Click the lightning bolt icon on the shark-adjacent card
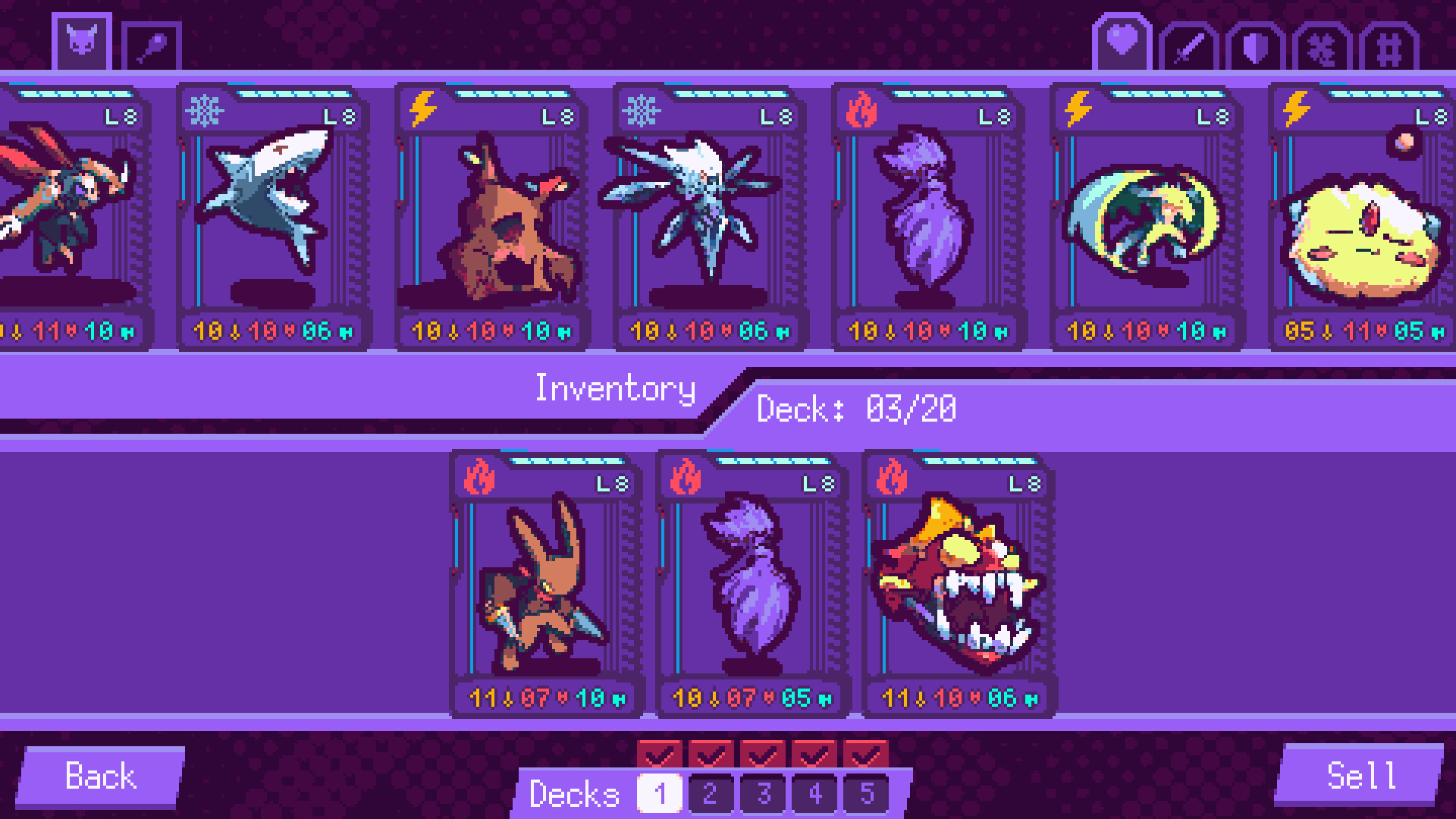This screenshot has width=1456, height=819. click(x=424, y=111)
